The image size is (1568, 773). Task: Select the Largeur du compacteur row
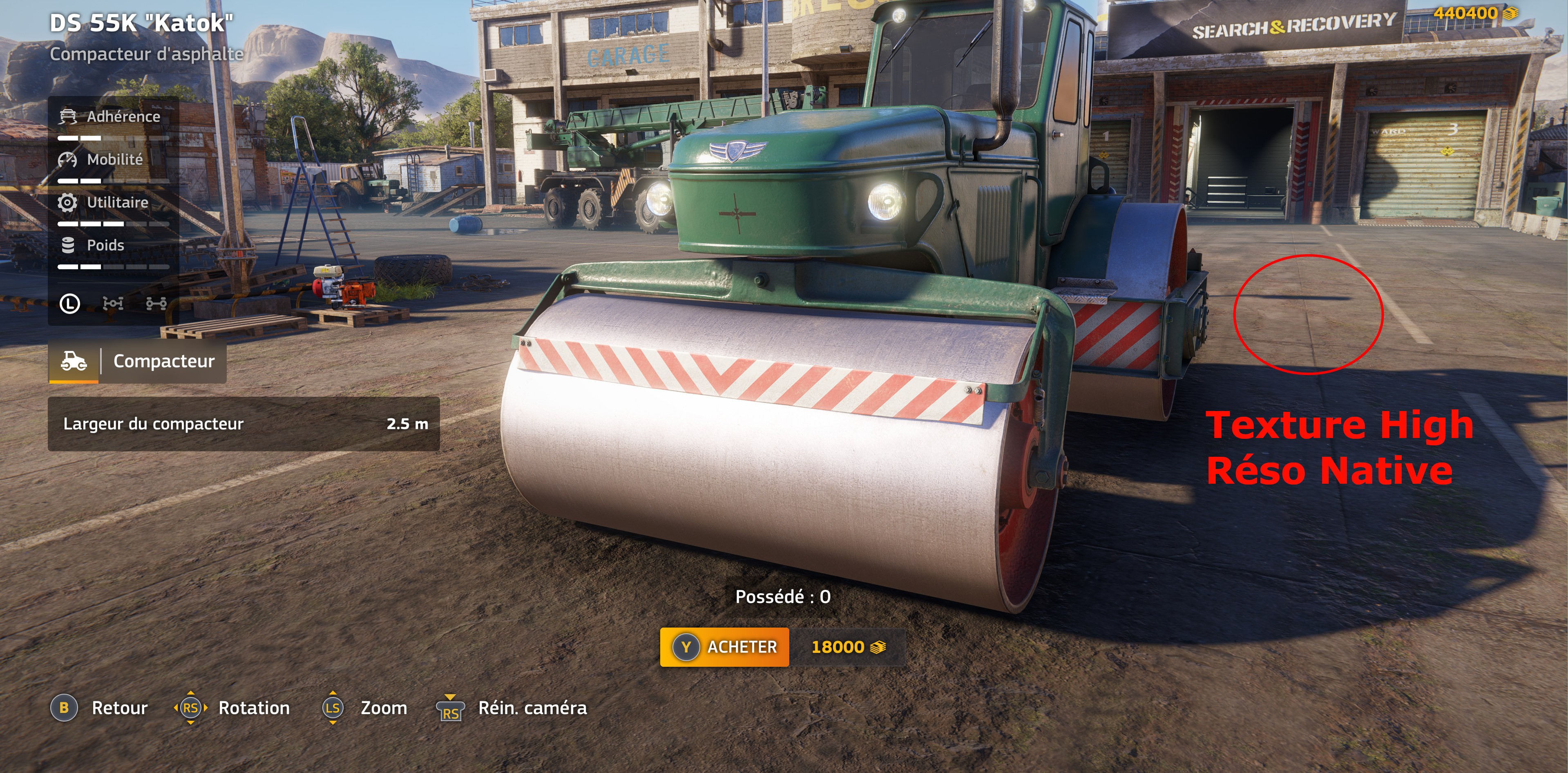pyautogui.click(x=243, y=424)
